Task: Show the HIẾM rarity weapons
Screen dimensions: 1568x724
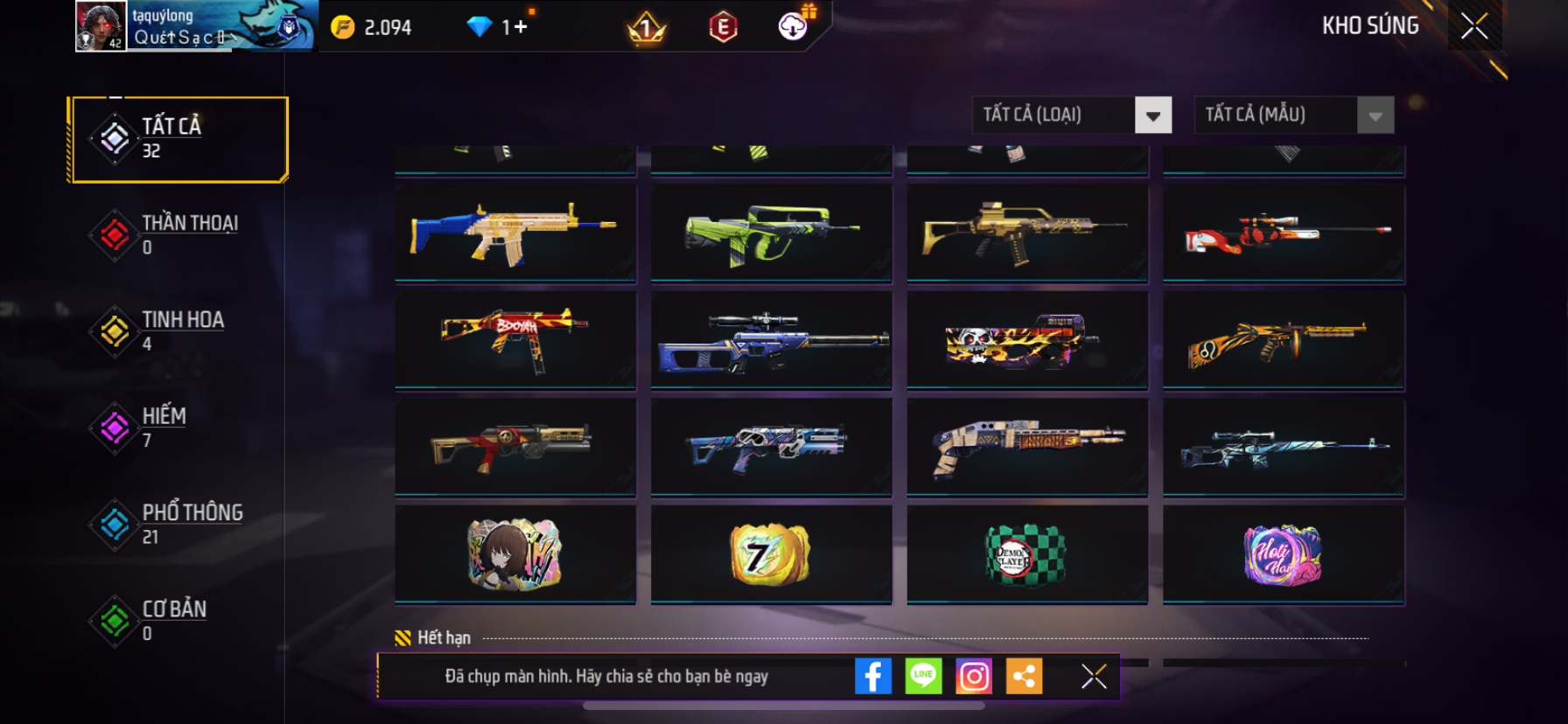Action: (179, 427)
